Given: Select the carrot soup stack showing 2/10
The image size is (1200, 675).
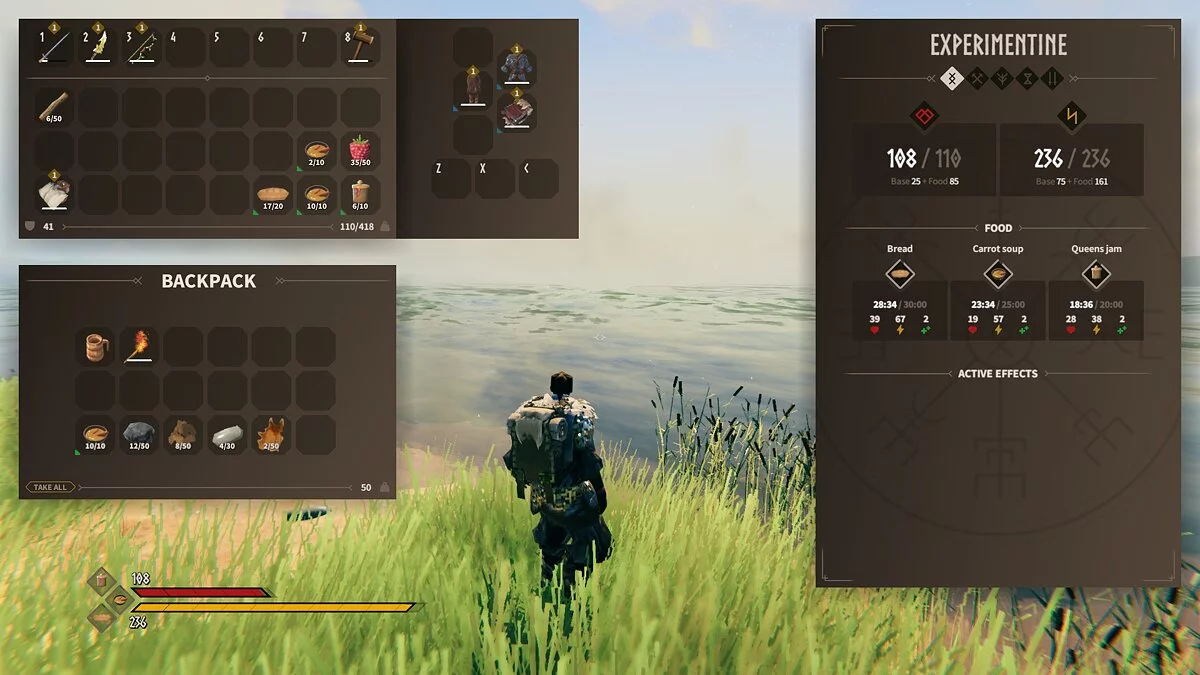Looking at the screenshot, I should (x=316, y=151).
